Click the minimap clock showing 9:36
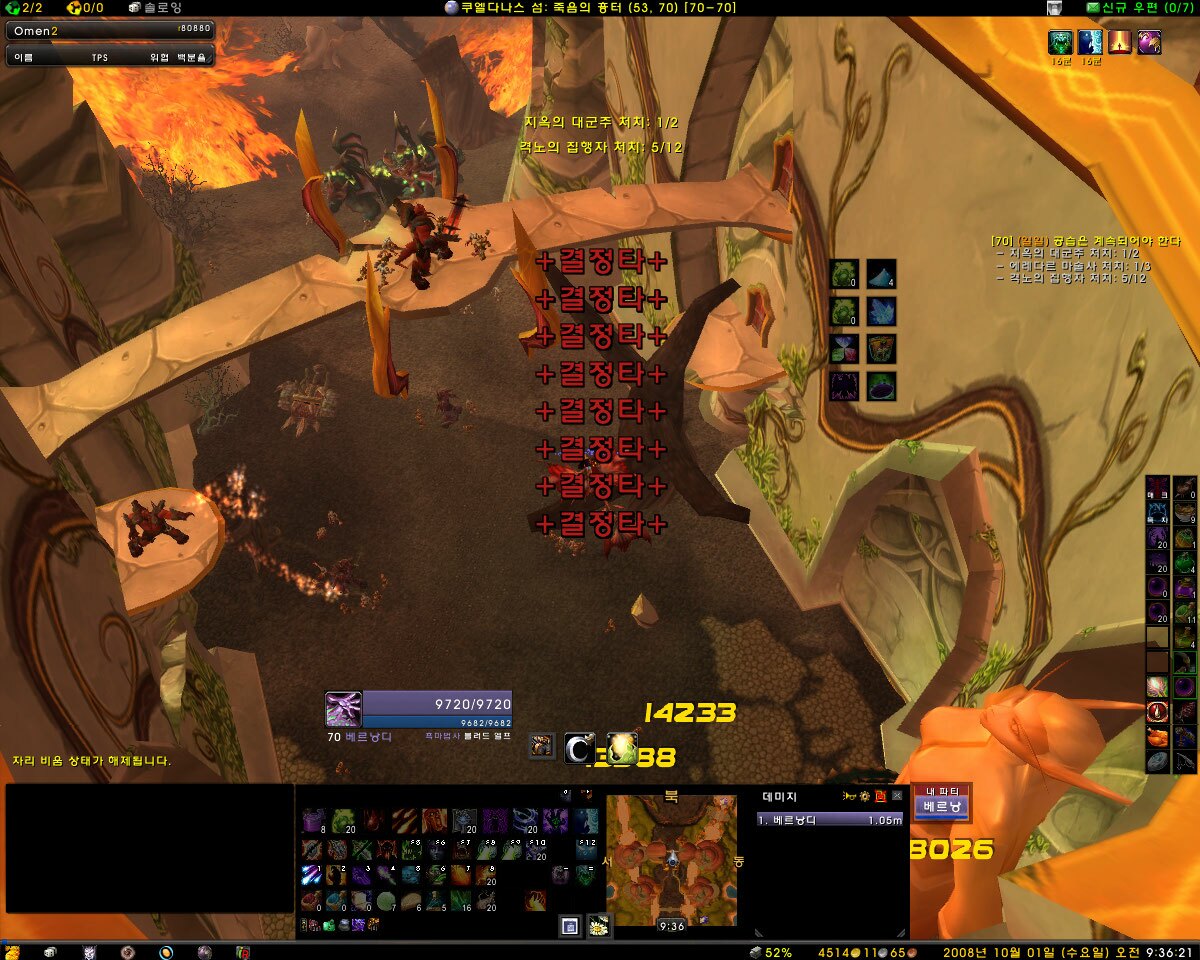The image size is (1200, 960). coord(672,926)
